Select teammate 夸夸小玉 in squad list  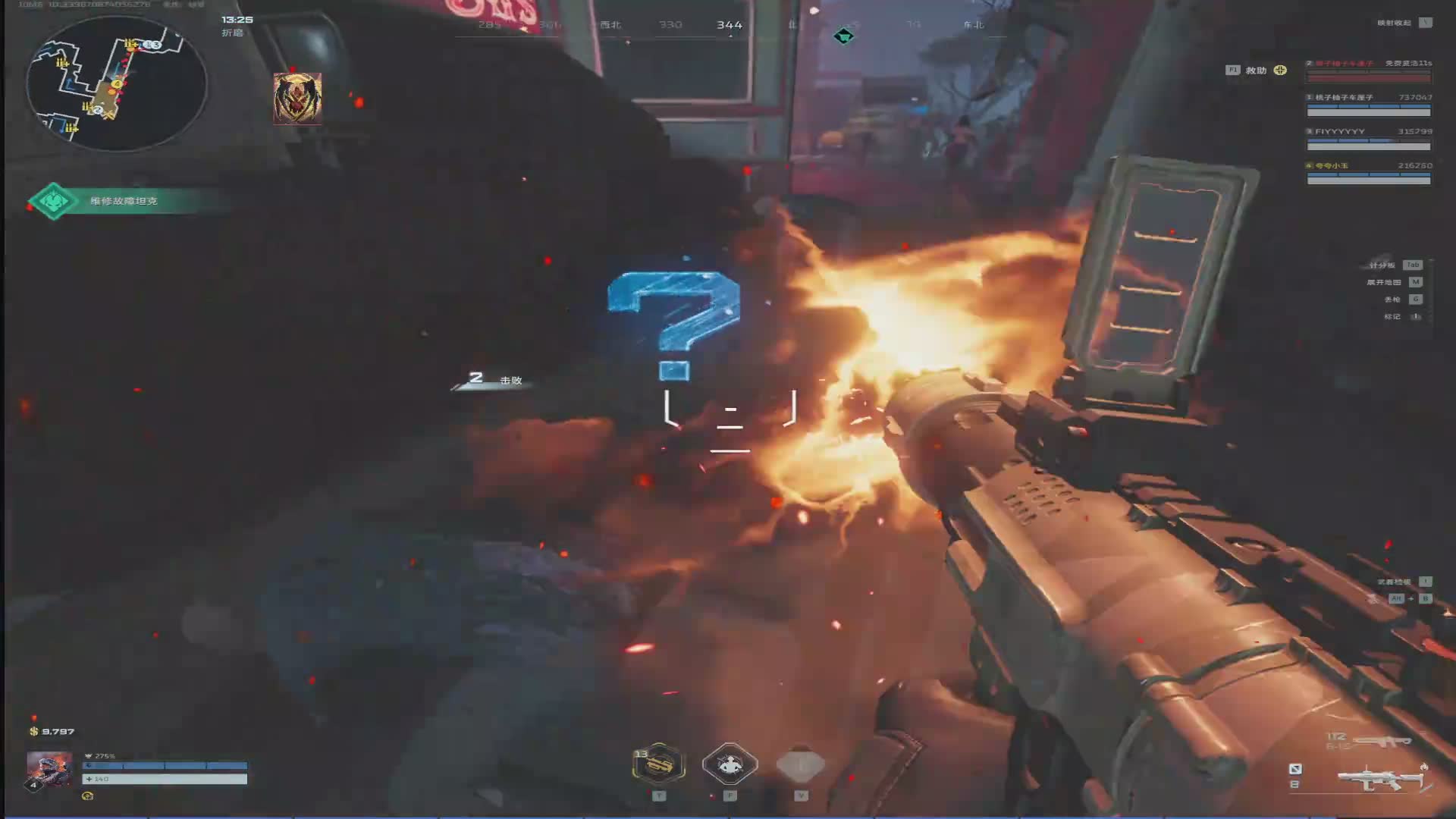tap(1369, 172)
